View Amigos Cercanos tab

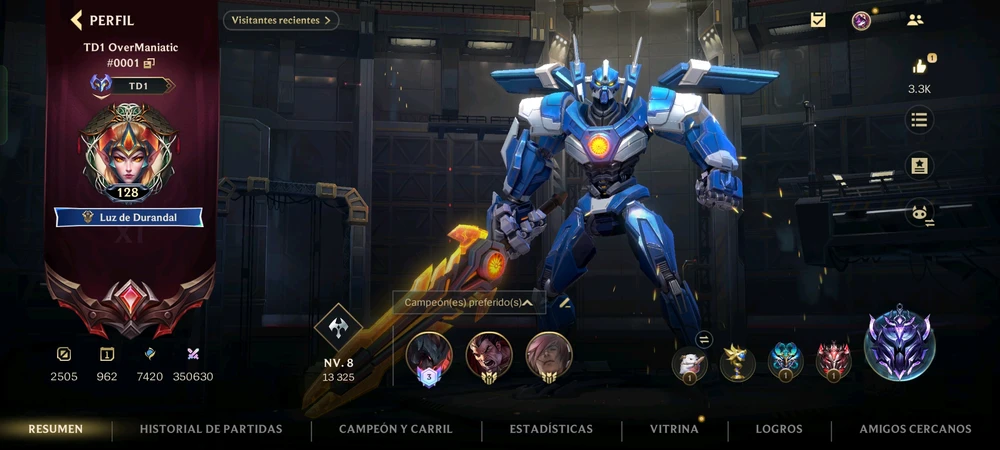[915, 429]
